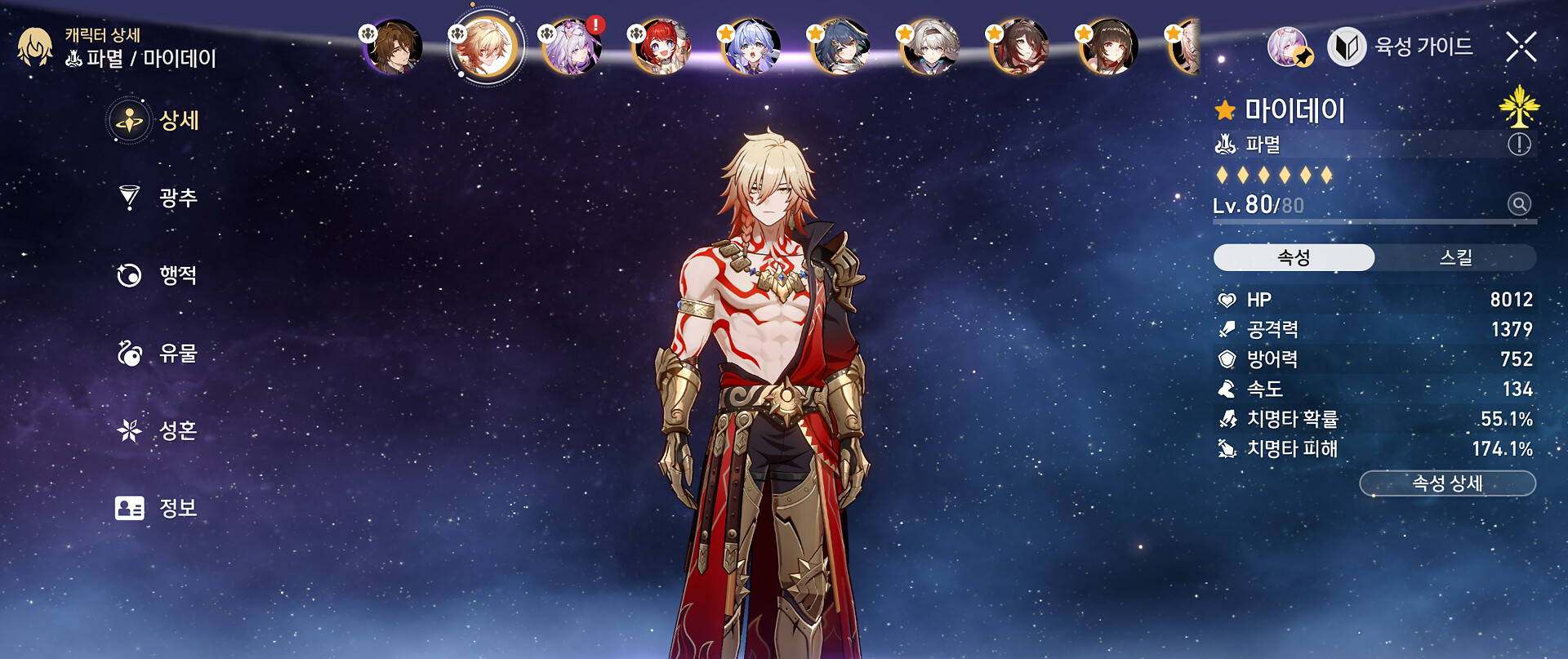Screen dimensions: 1568x659
Task: Select the purple-haired character with alert badge
Action: click(x=573, y=47)
